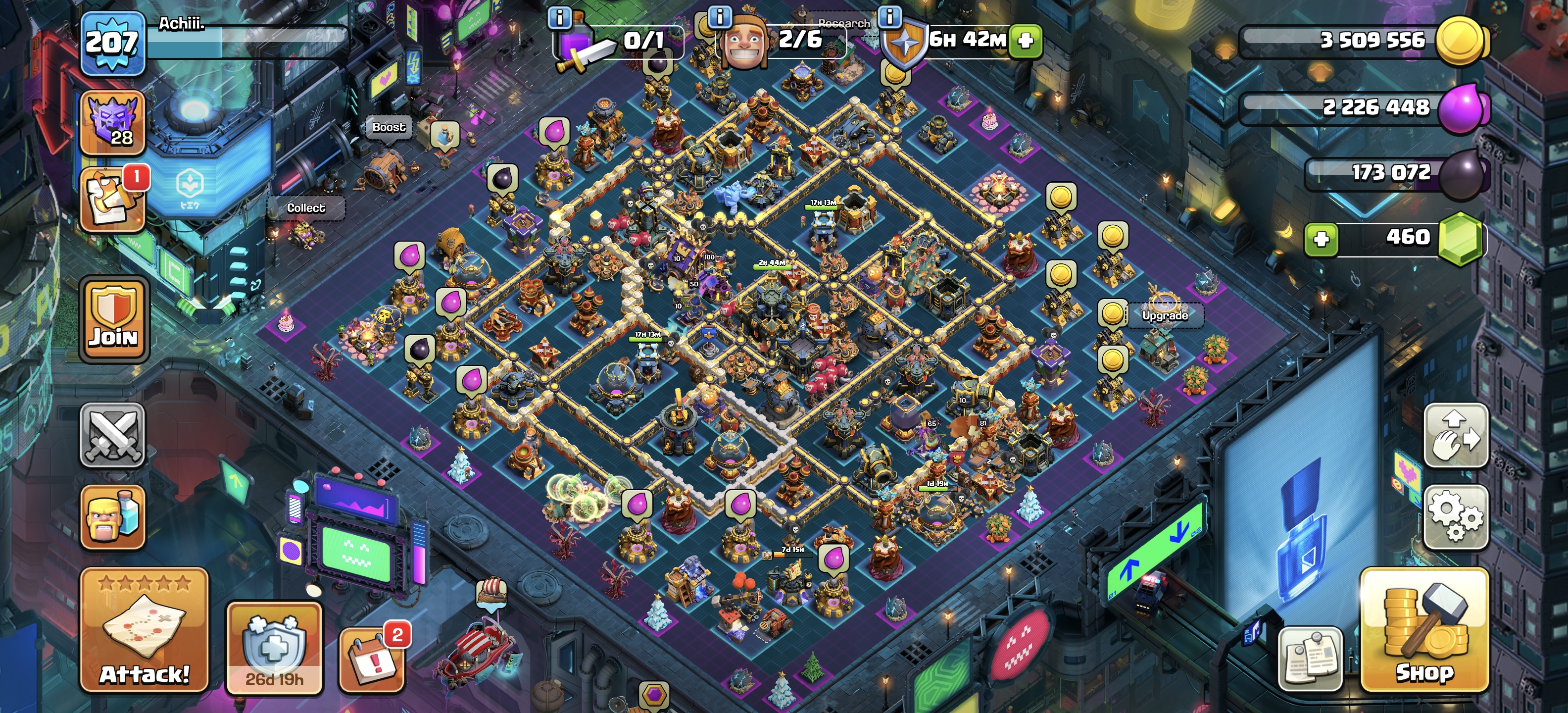Open the notes clipboard beside Shop
The width and height of the screenshot is (1568, 713).
(1310, 659)
